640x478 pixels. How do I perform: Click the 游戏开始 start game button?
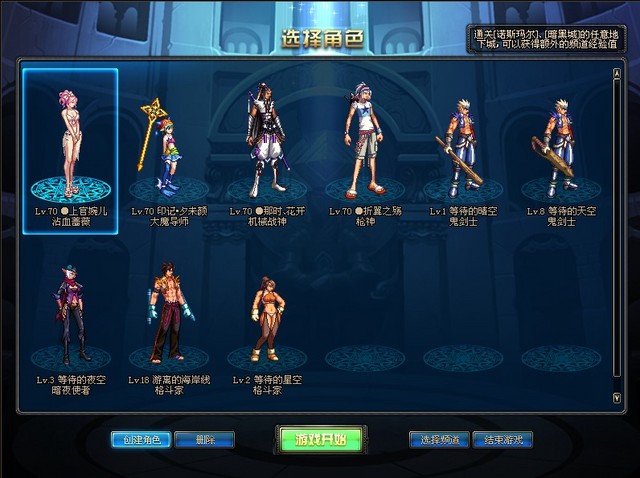[321, 440]
